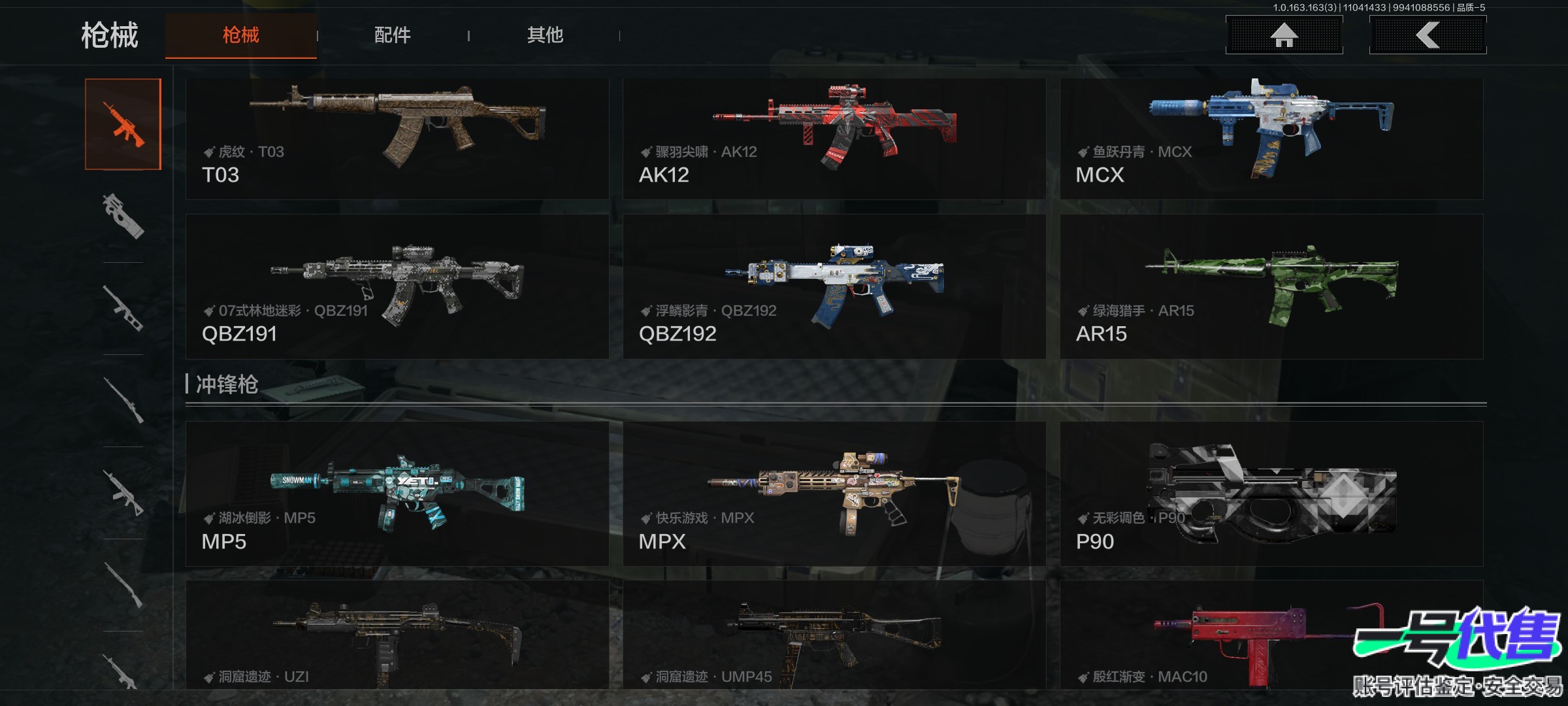Image resolution: width=1568 pixels, height=706 pixels.
Task: Choose the black and white P90 card
Action: (1271, 494)
